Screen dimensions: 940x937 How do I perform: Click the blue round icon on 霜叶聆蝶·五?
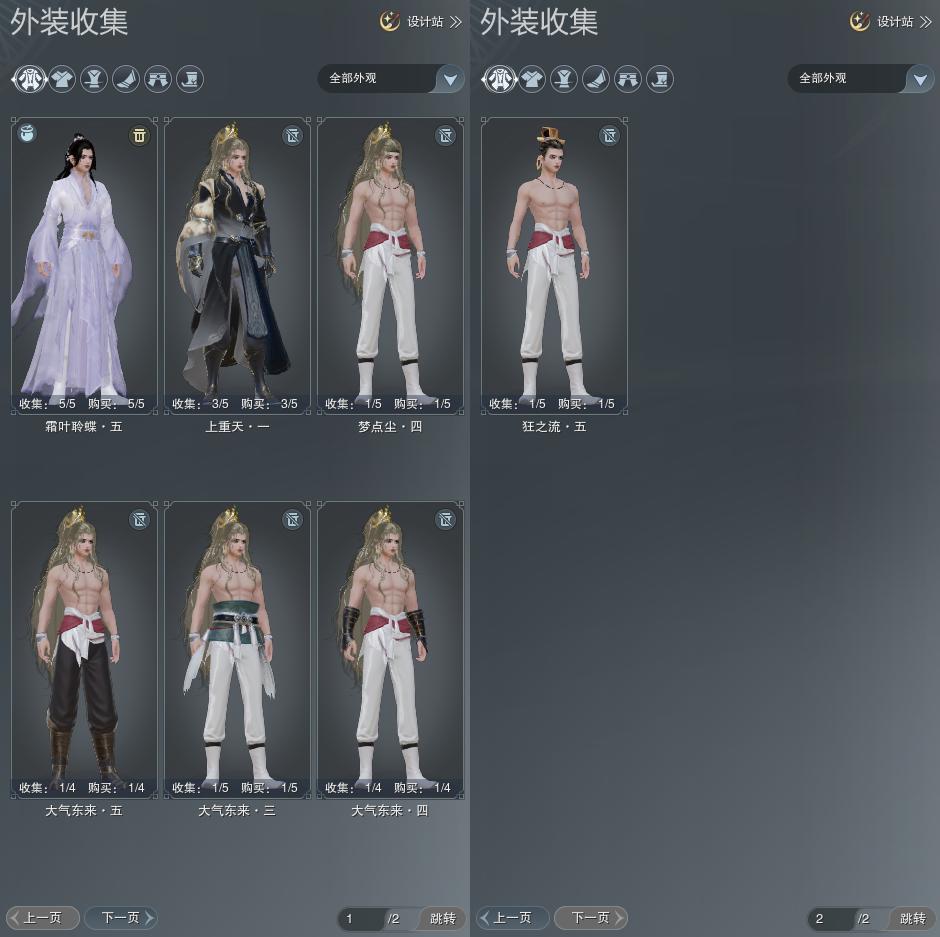tap(28, 133)
